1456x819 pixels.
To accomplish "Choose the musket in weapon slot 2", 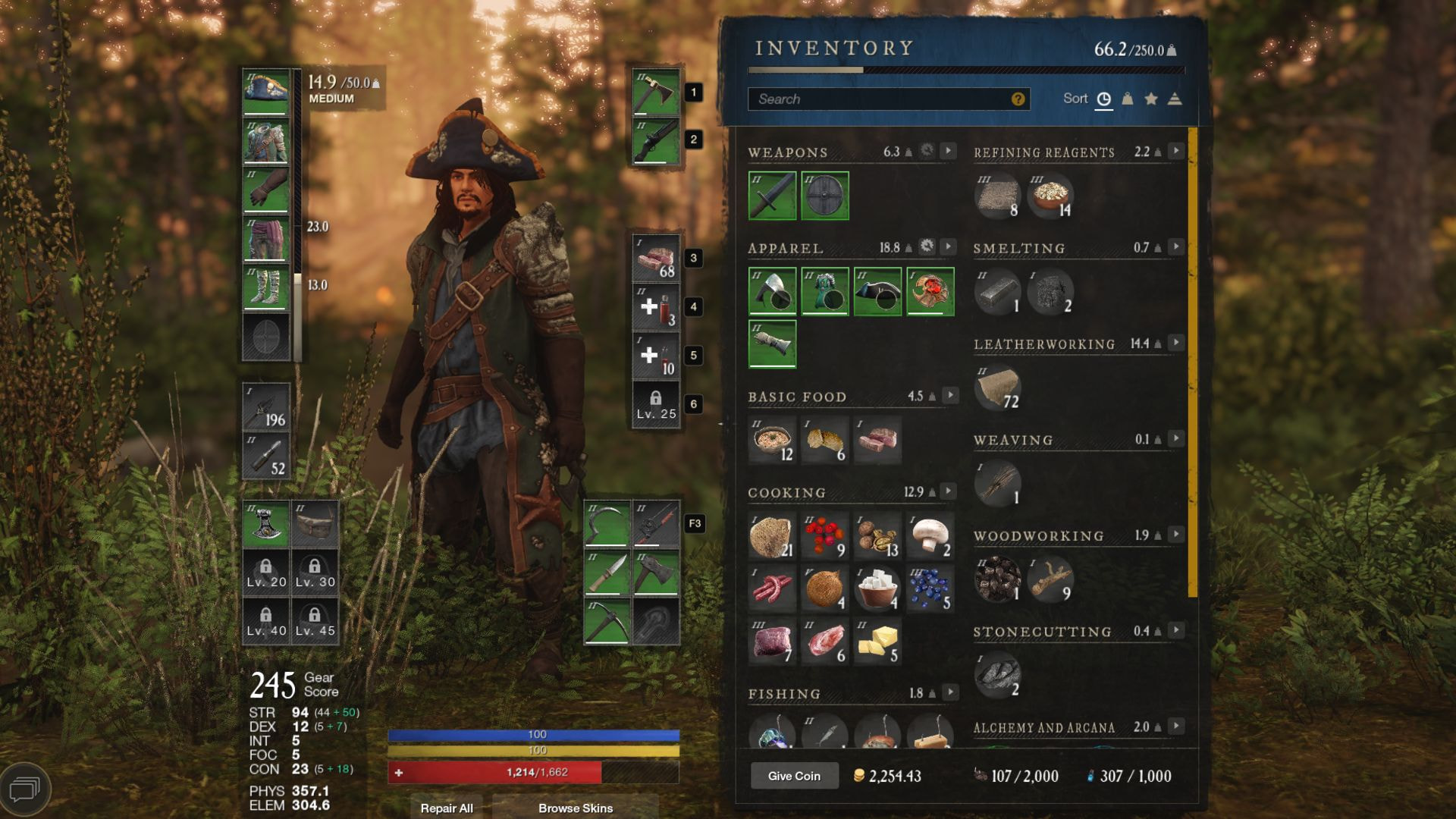I will (656, 140).
